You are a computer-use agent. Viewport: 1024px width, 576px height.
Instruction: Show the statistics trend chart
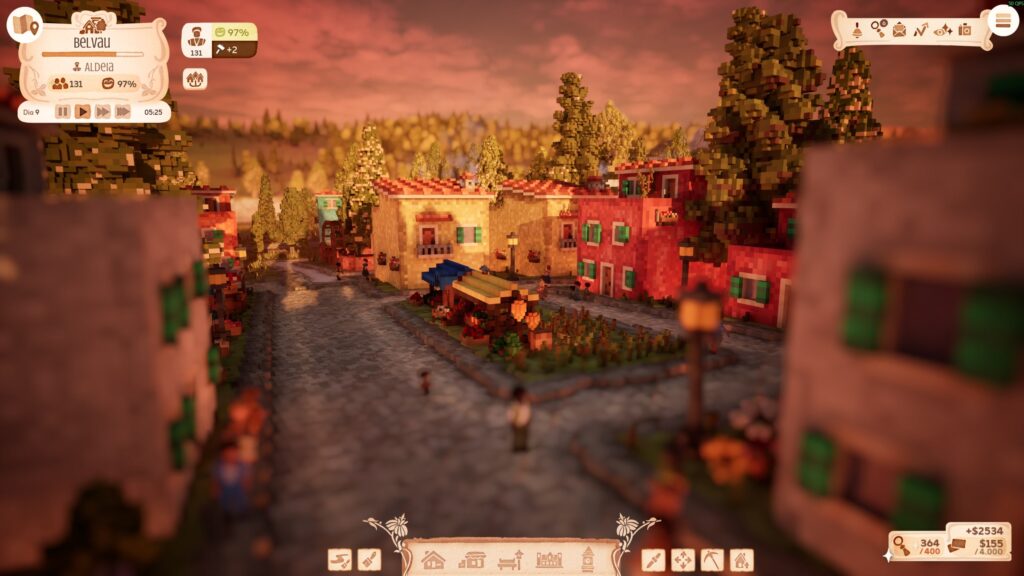(921, 29)
